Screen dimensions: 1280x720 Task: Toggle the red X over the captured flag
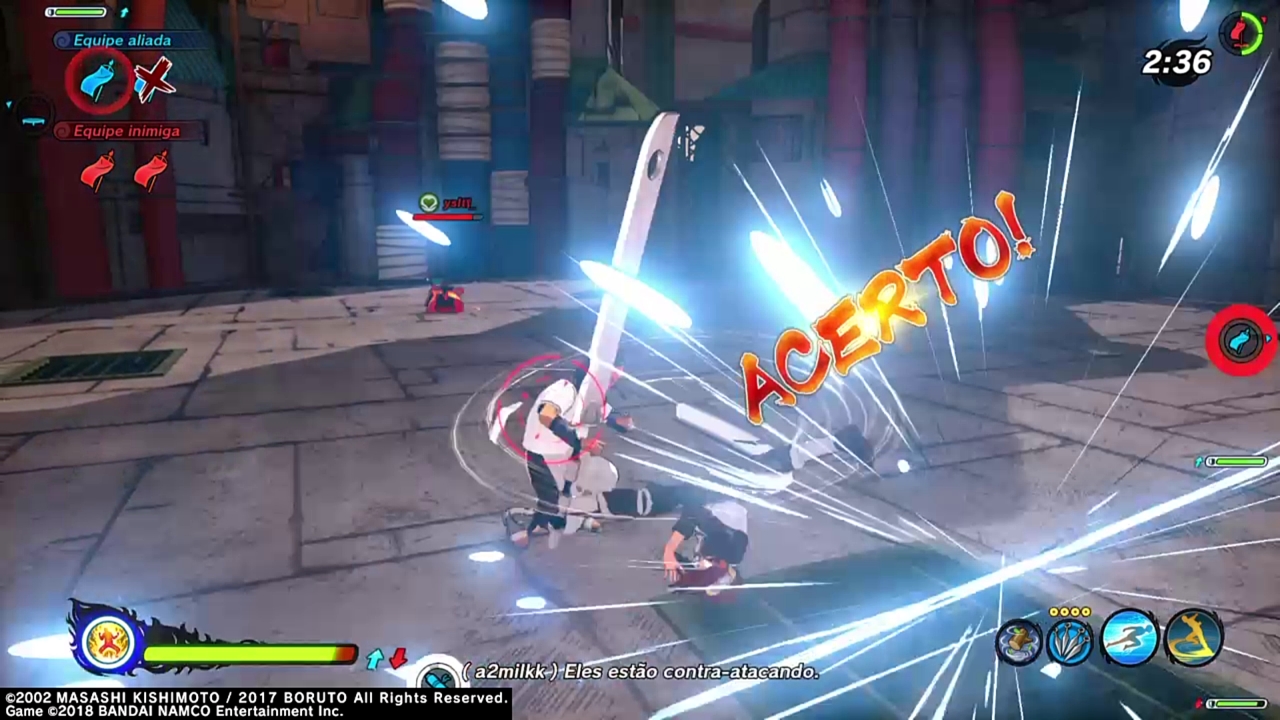(153, 80)
